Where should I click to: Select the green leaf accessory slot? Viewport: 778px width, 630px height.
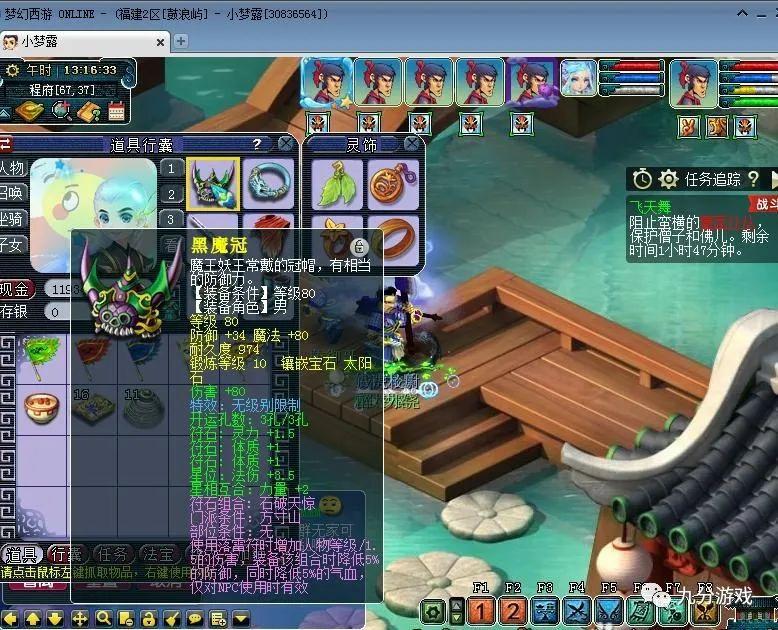coord(337,183)
